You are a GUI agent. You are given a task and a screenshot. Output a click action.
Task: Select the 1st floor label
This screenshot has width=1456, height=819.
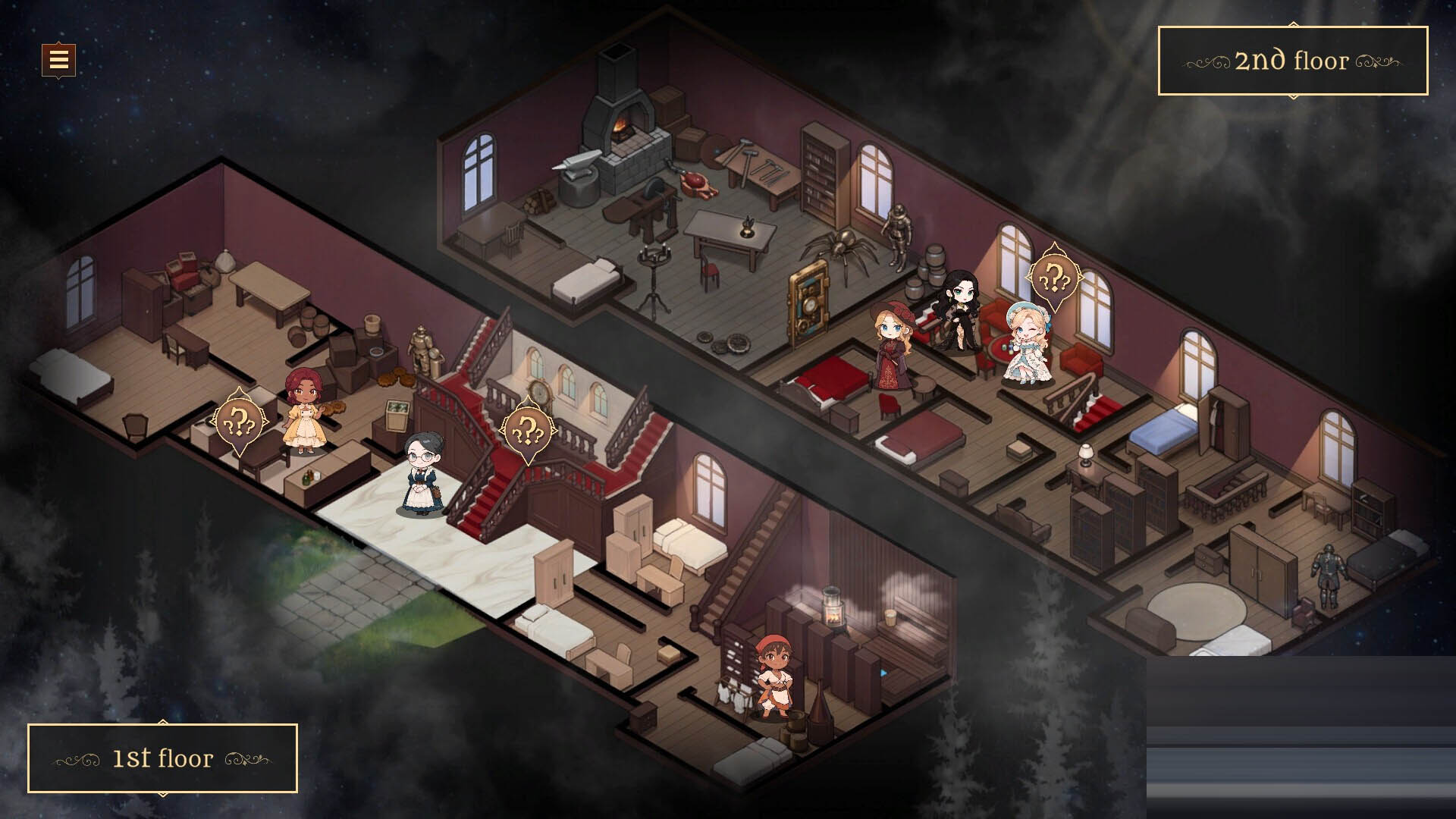[x=162, y=758]
